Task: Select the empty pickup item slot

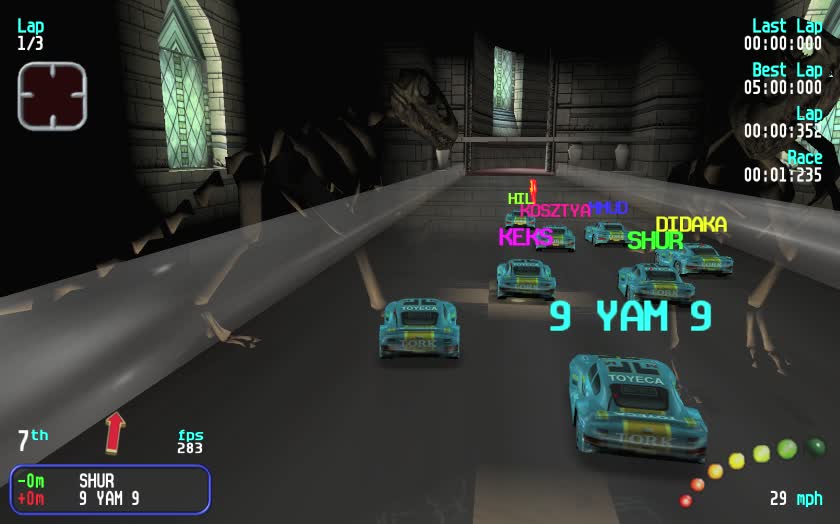Action: [52, 96]
